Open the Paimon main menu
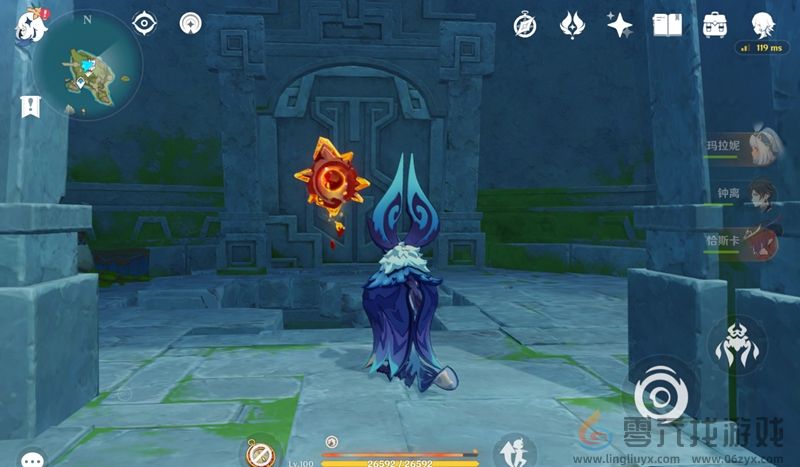Image resolution: width=800 pixels, height=467 pixels. (25, 25)
